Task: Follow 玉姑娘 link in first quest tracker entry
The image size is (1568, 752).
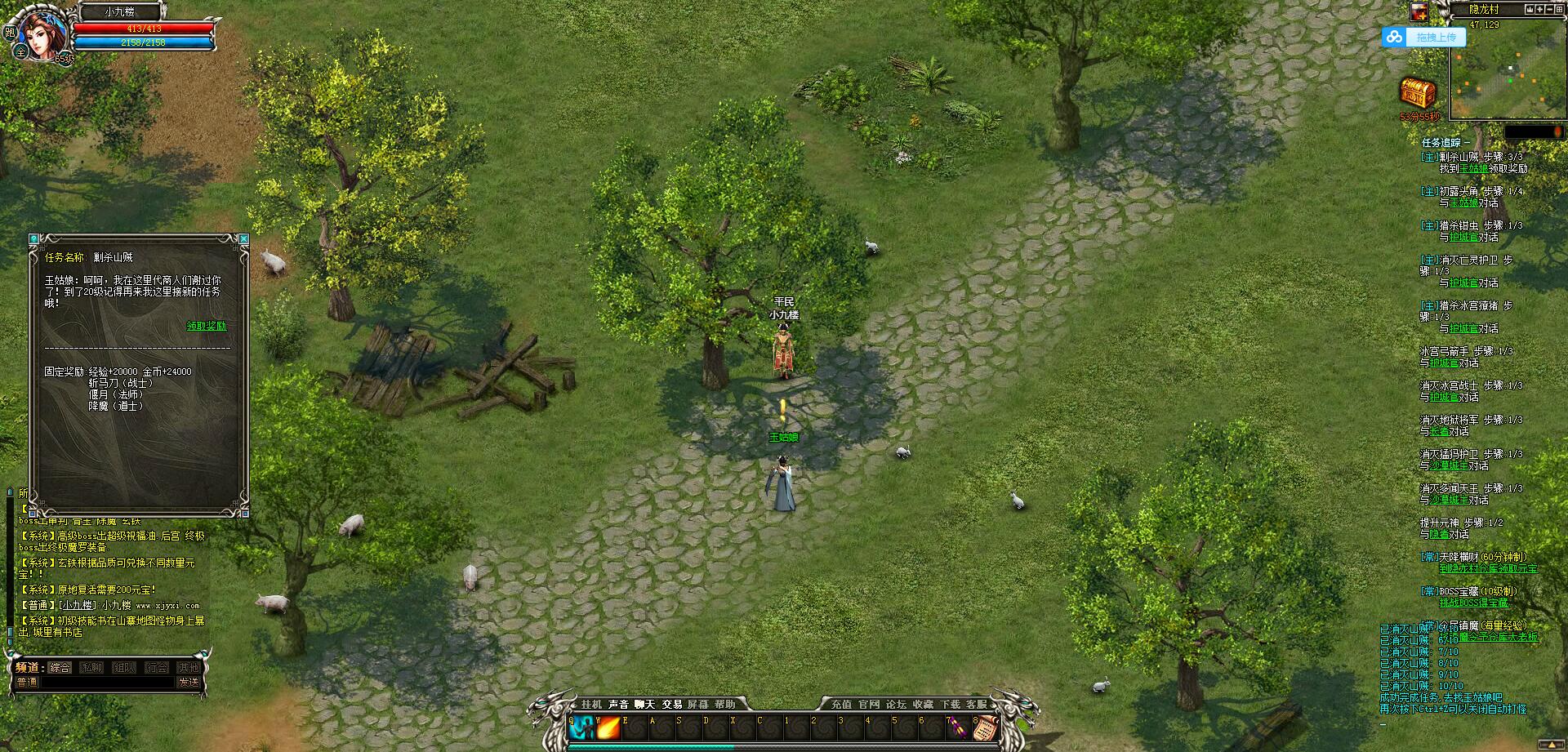Action: coord(1473,168)
